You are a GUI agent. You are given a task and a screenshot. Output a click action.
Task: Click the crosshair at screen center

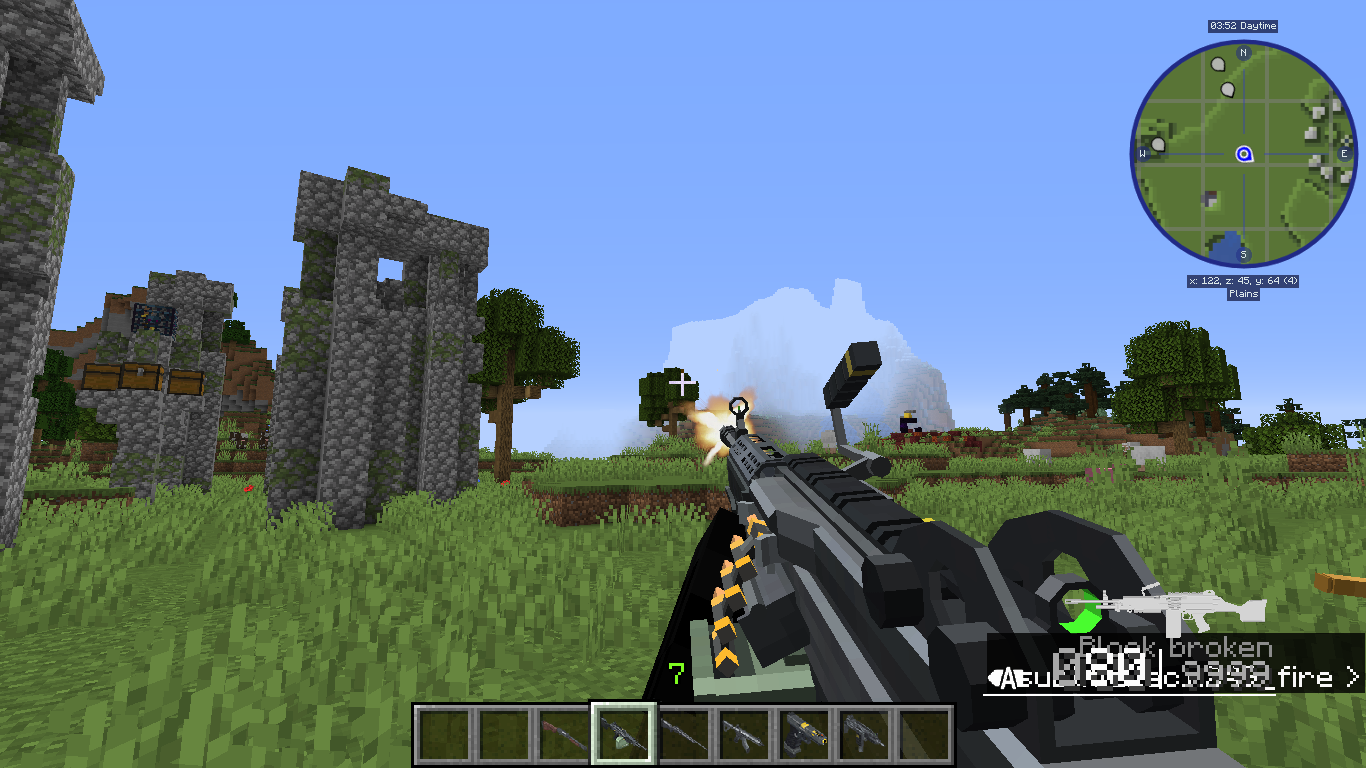click(x=683, y=383)
